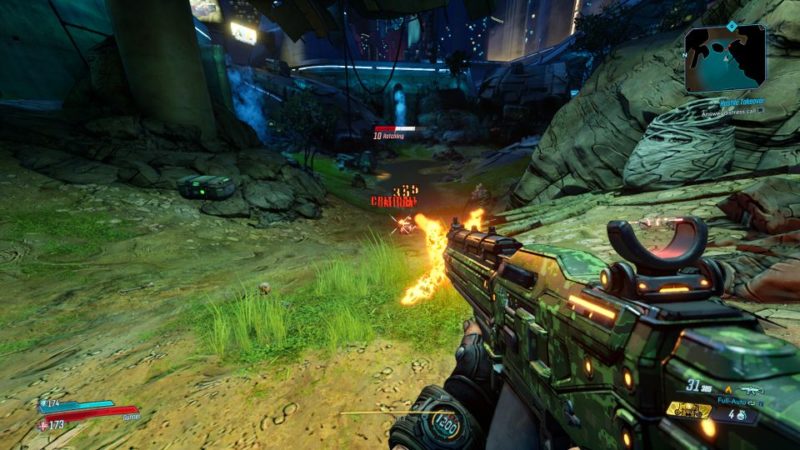This screenshot has height=450, width=800.
Task: Click the objective marker diamond above the minimap
Action: (x=731, y=25)
